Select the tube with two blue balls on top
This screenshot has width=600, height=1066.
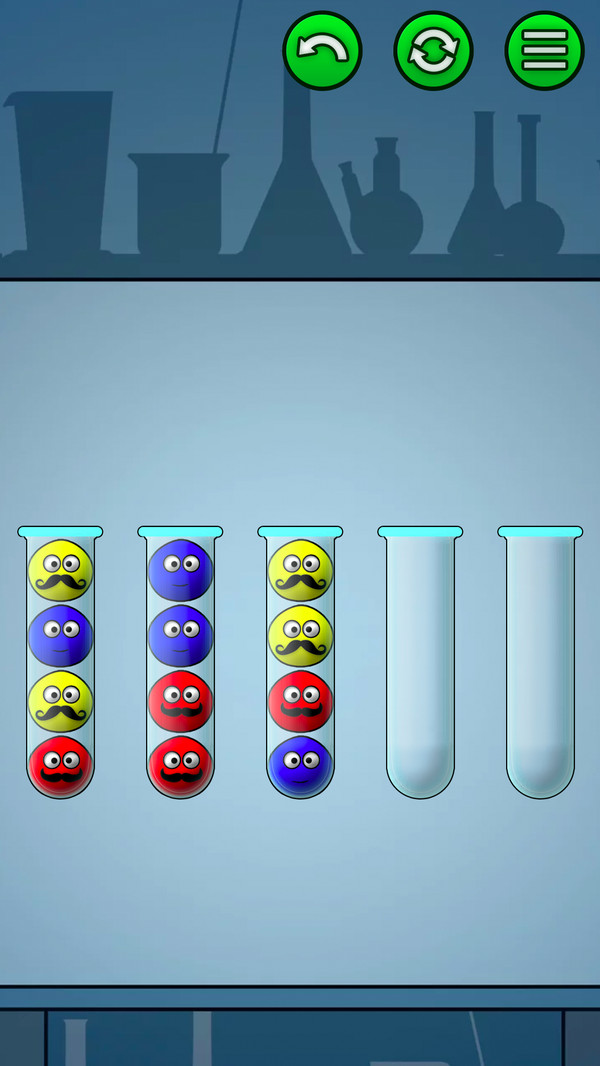(x=180, y=664)
